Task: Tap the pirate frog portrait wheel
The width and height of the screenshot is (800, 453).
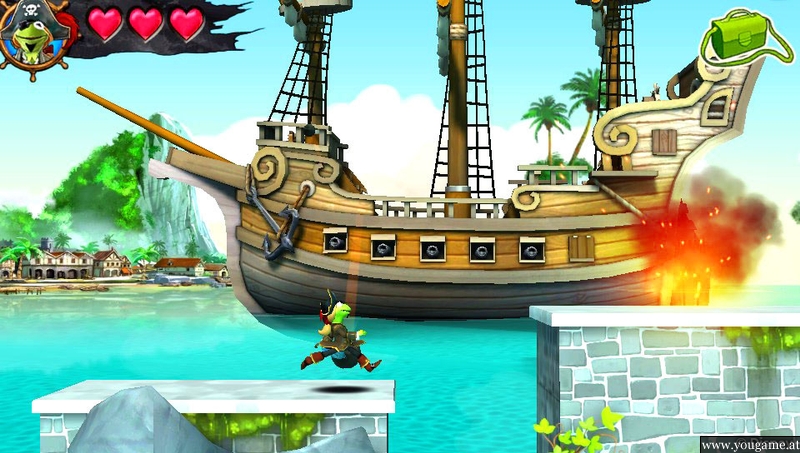Action: point(34,33)
